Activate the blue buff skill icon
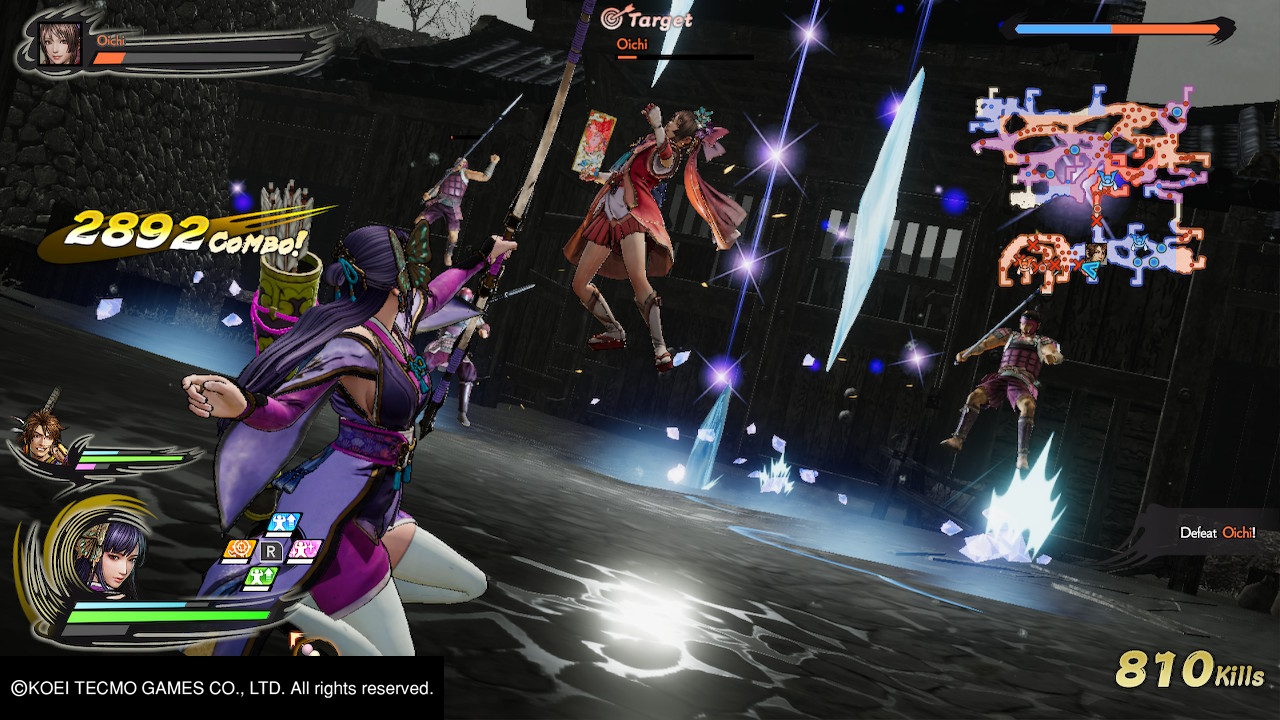 [286, 524]
